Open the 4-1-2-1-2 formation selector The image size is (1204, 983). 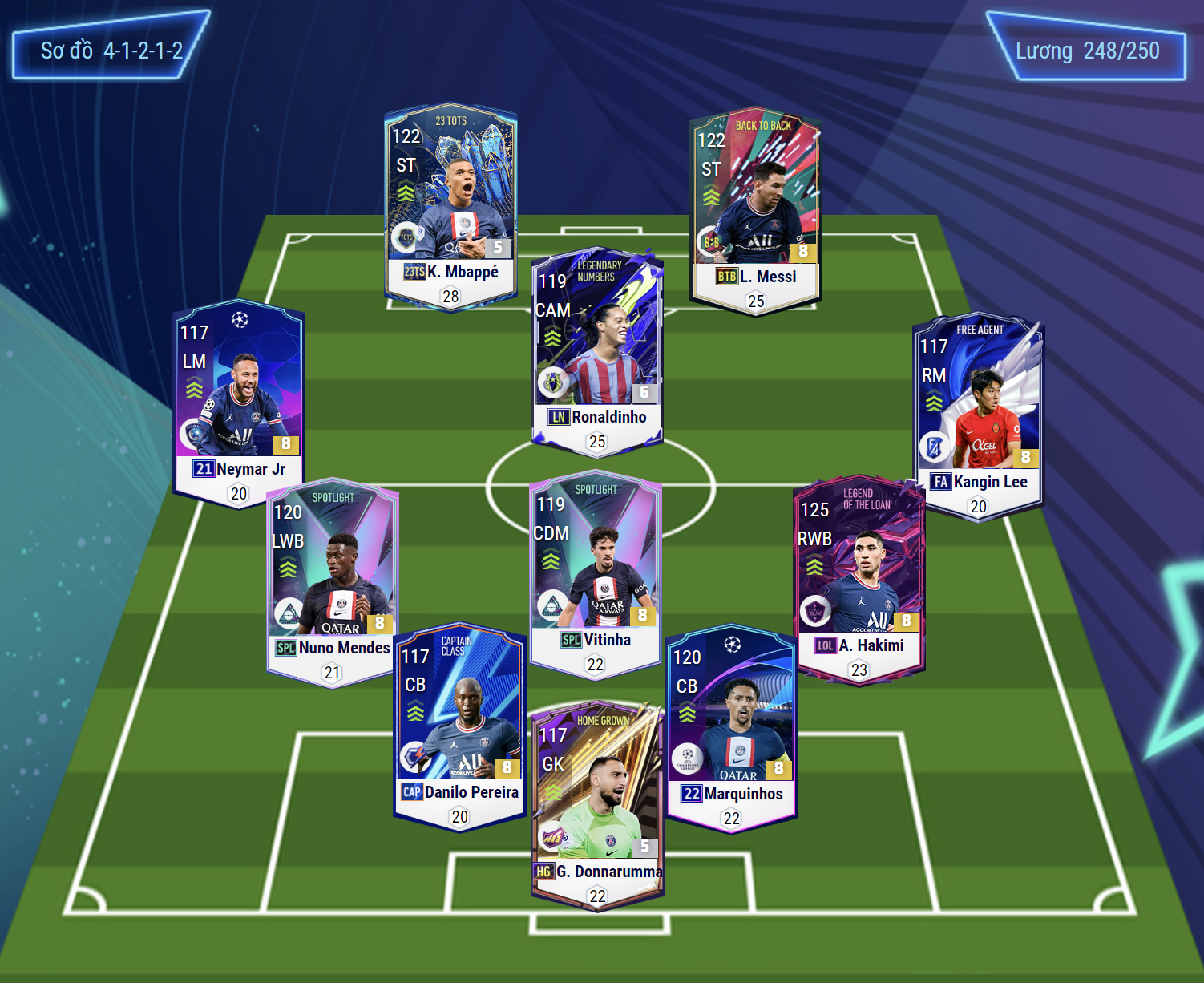click(x=111, y=51)
